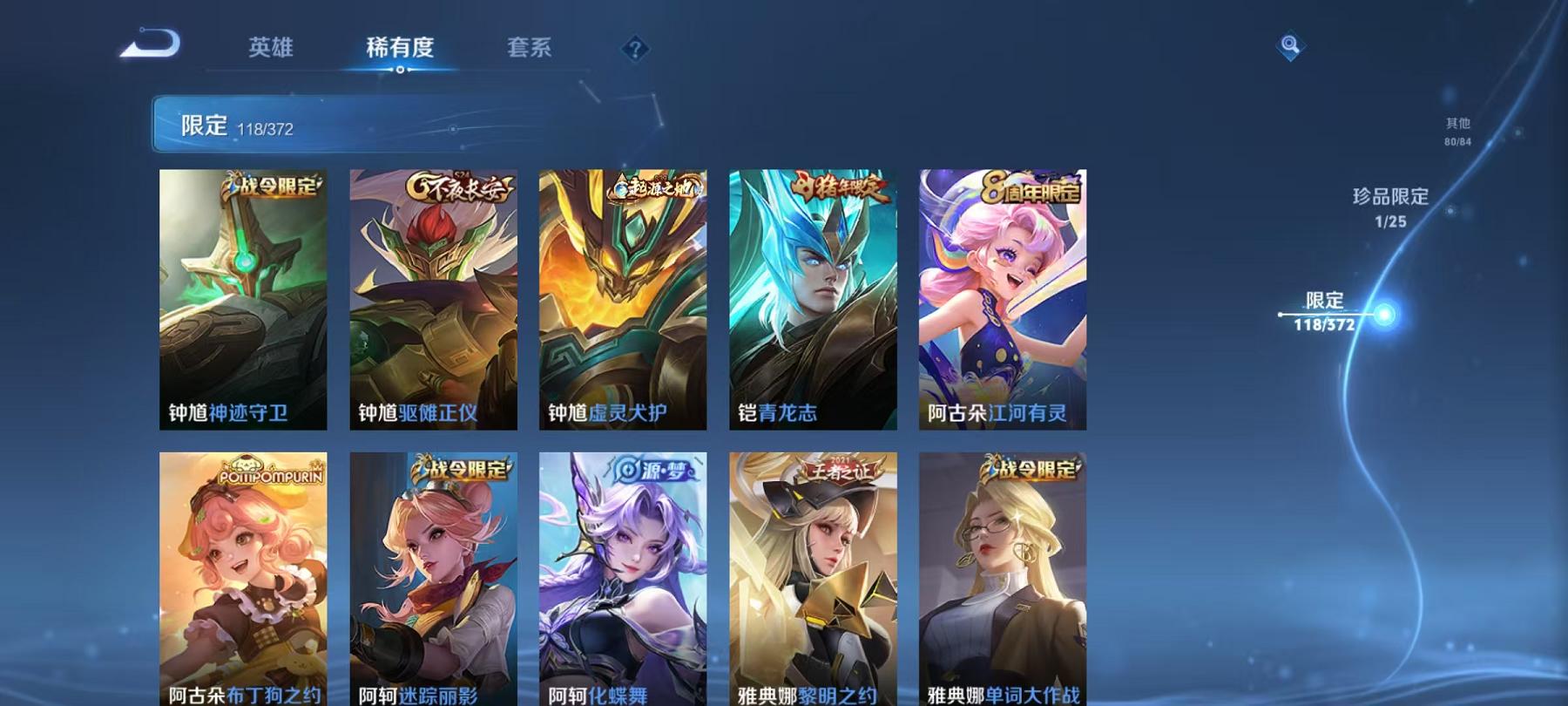
Task: Switch to the 英雄 tab
Action: click(x=272, y=50)
